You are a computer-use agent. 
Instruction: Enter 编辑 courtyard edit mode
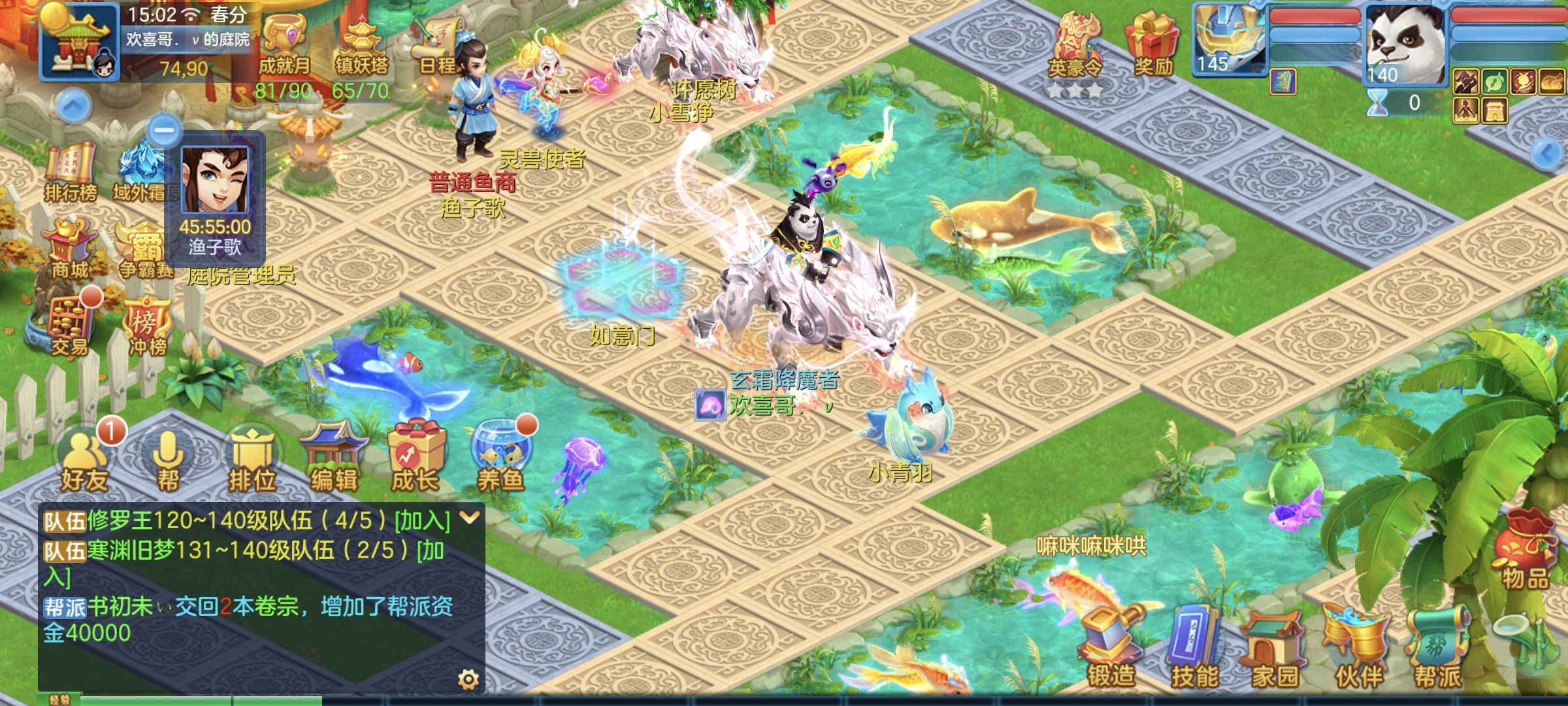coord(334,459)
